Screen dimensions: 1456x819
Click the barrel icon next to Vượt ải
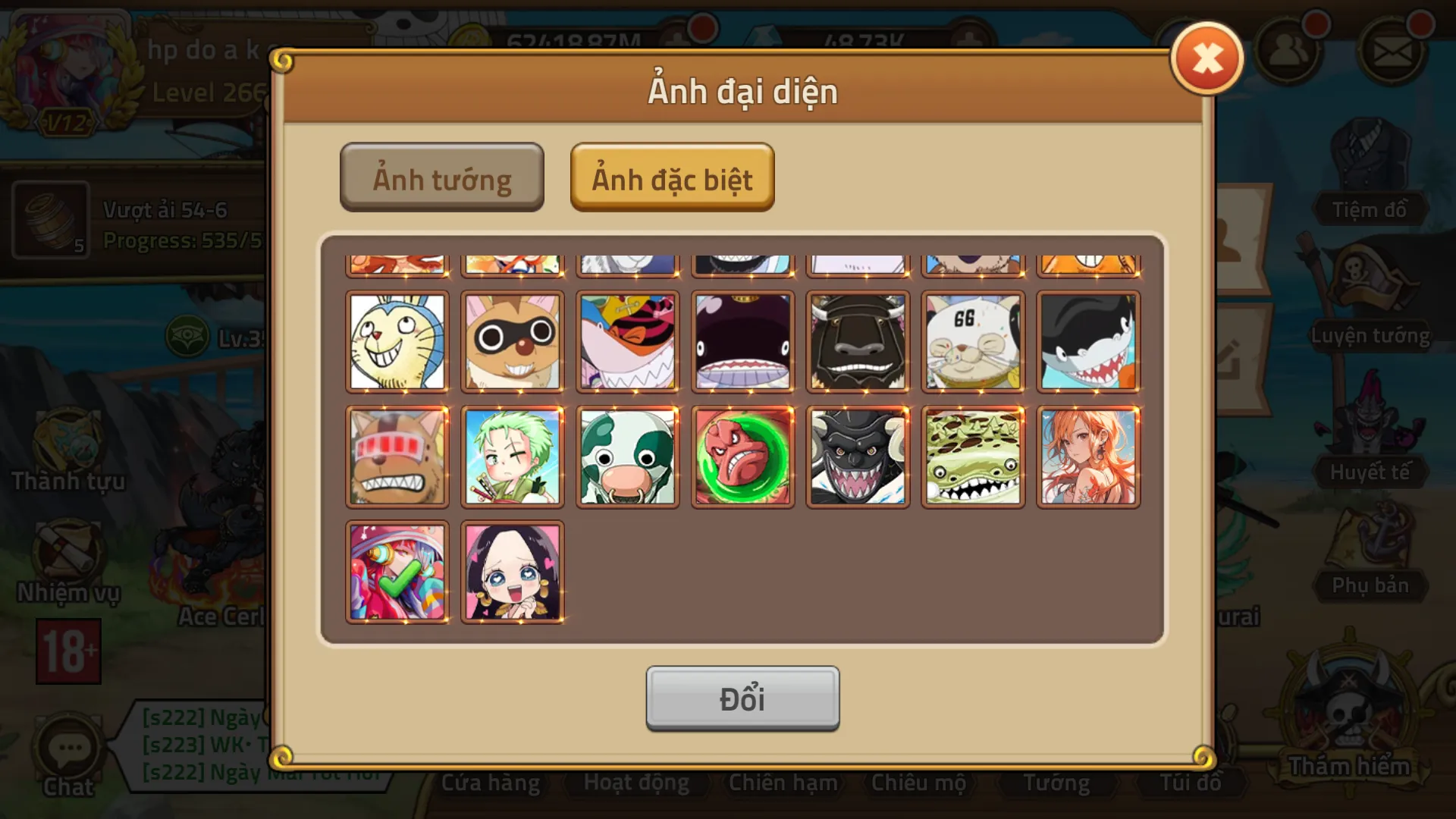pos(49,221)
